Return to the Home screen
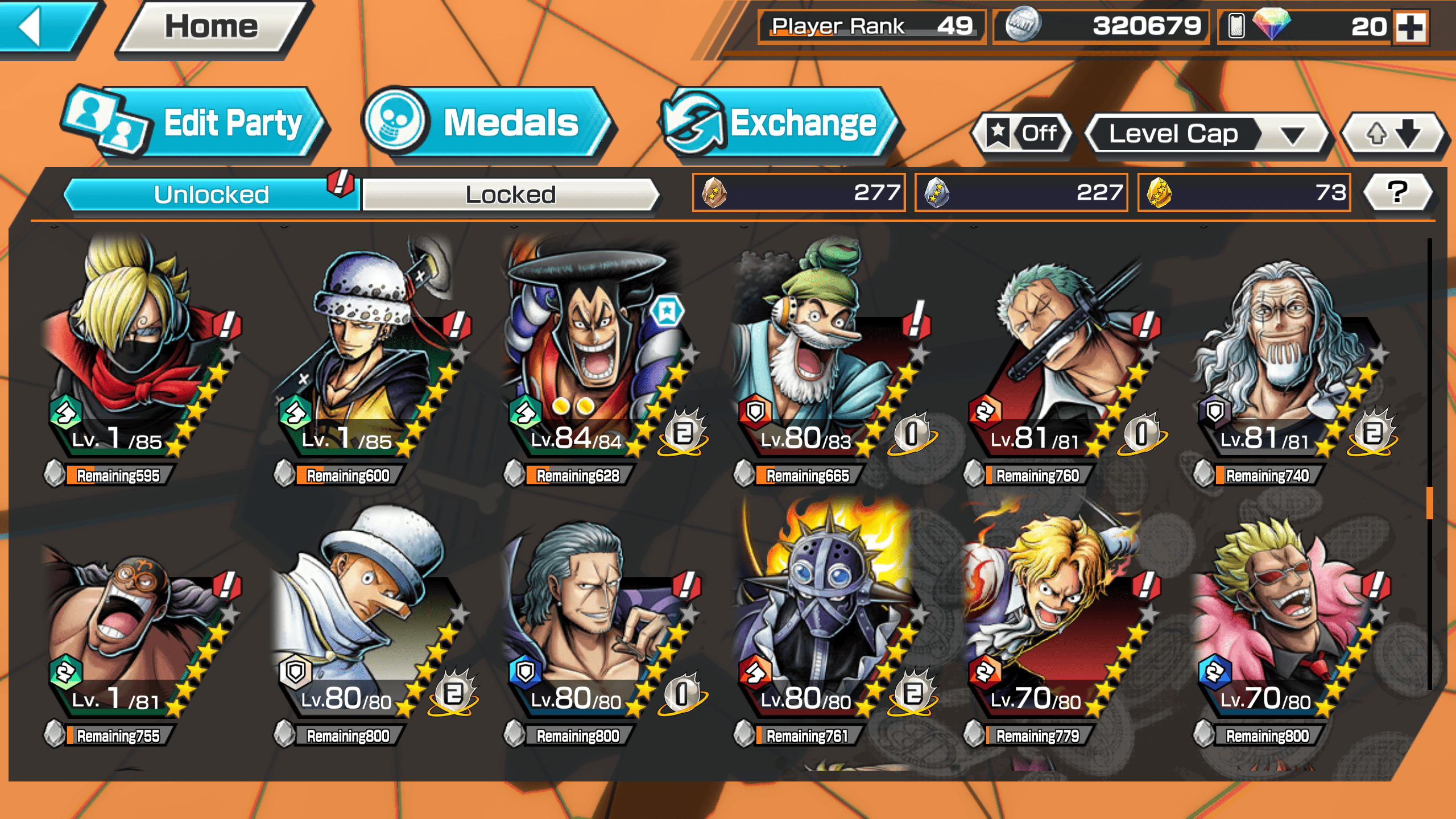The width and height of the screenshot is (1456, 819). click(212, 27)
